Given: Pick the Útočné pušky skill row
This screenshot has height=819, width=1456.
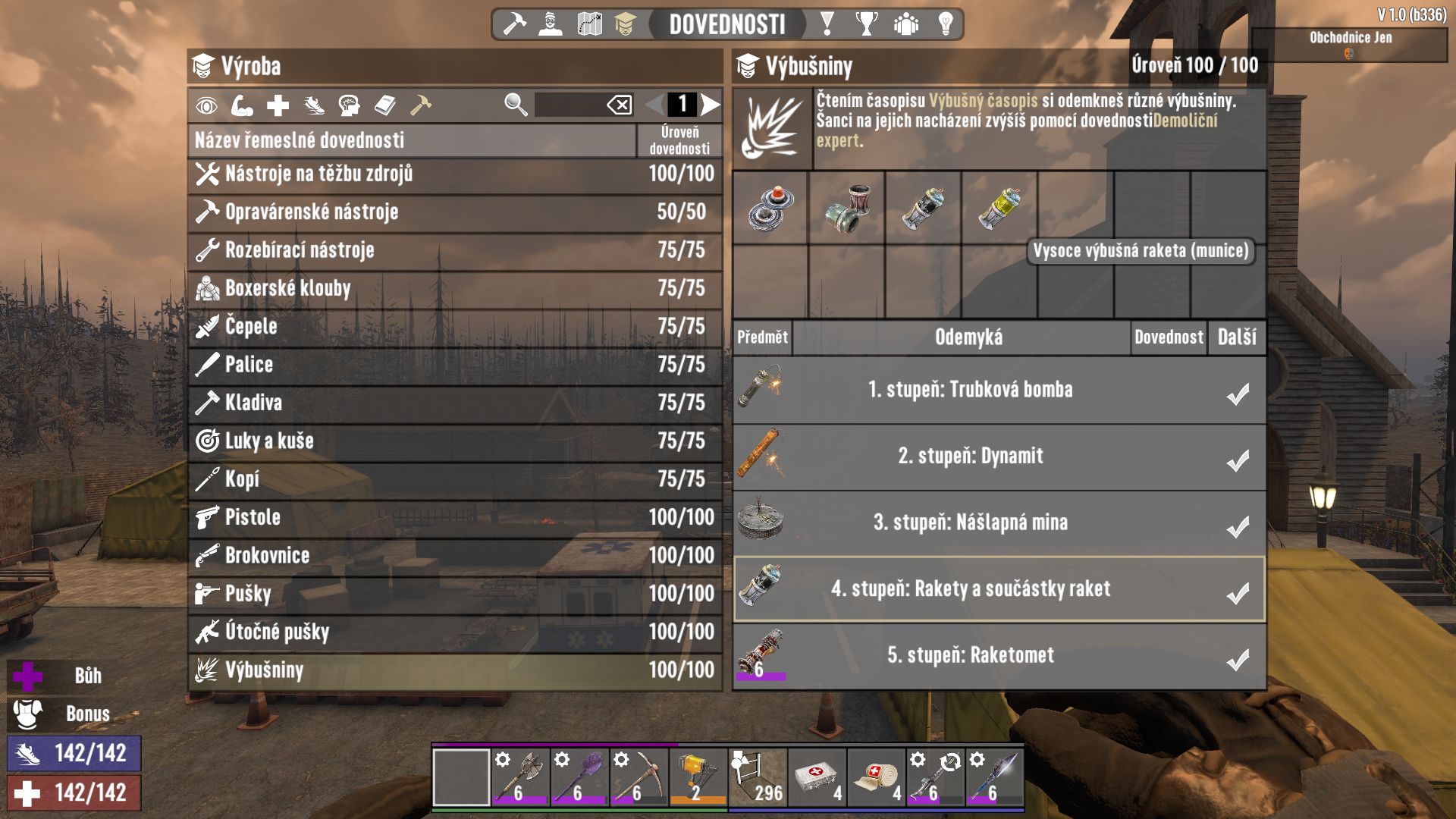Looking at the screenshot, I should (455, 632).
